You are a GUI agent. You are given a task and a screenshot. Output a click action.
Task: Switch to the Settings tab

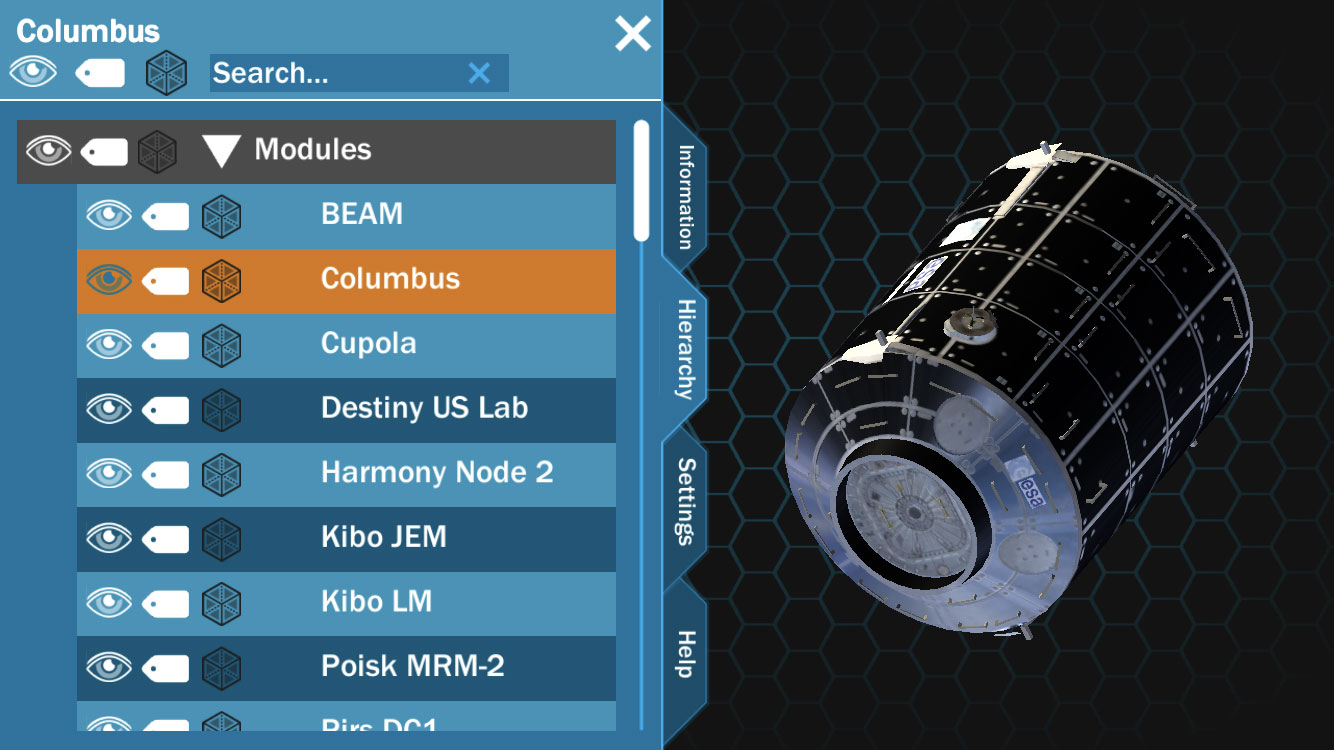click(686, 501)
